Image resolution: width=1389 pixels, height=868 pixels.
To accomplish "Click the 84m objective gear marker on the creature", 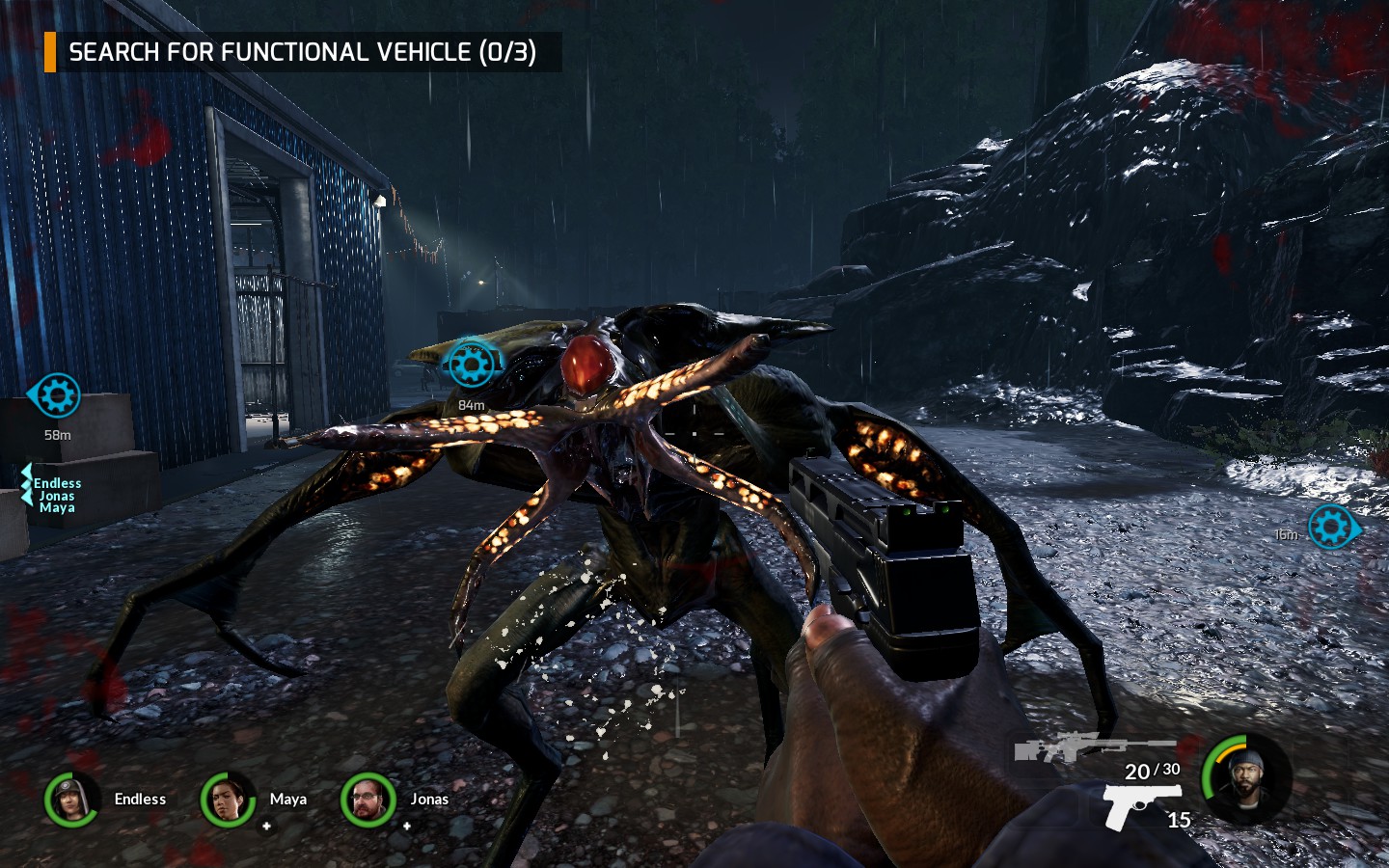I will point(471,364).
